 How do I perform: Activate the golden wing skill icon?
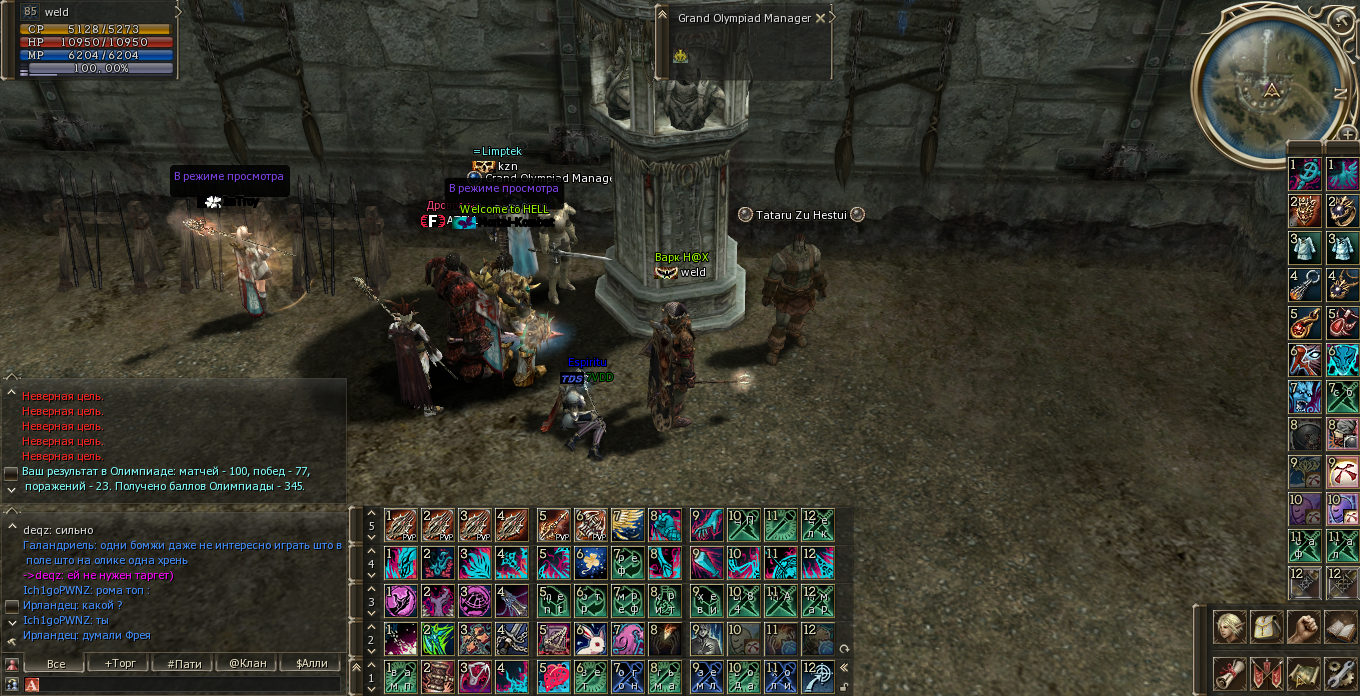click(628, 524)
